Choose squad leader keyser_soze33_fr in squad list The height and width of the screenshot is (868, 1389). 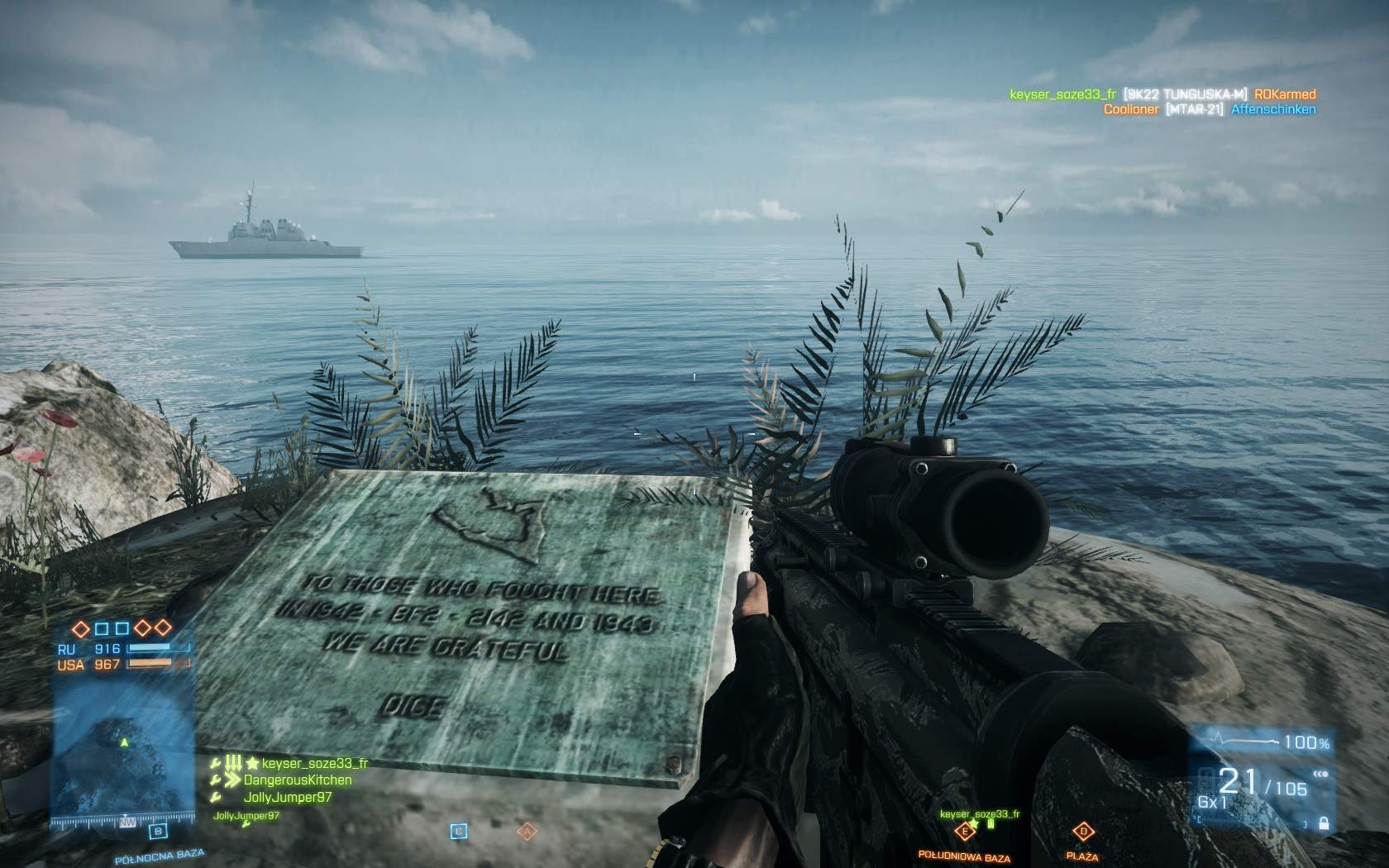(x=314, y=763)
